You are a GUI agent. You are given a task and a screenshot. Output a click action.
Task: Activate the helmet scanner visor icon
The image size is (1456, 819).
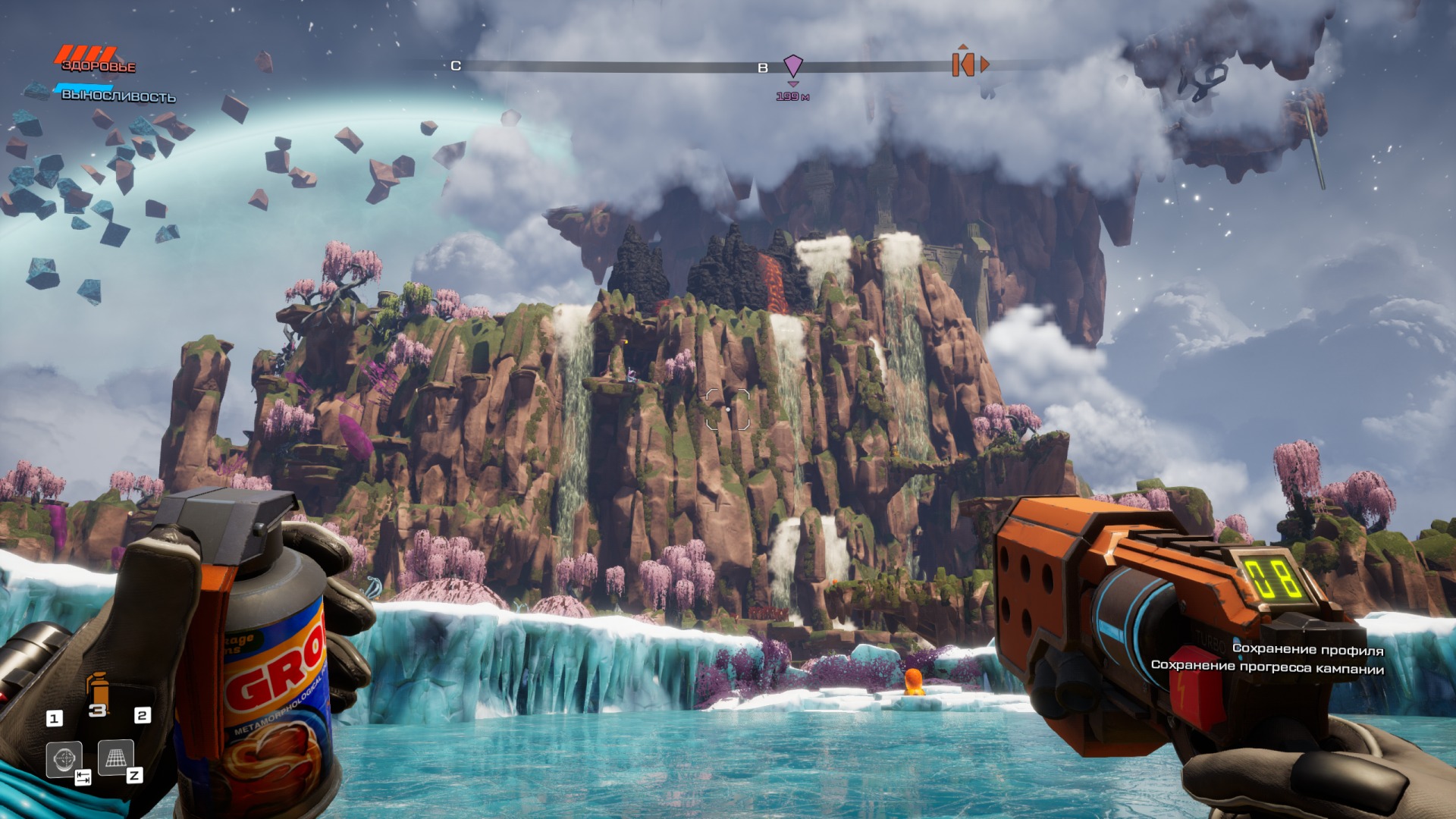pyautogui.click(x=64, y=758)
